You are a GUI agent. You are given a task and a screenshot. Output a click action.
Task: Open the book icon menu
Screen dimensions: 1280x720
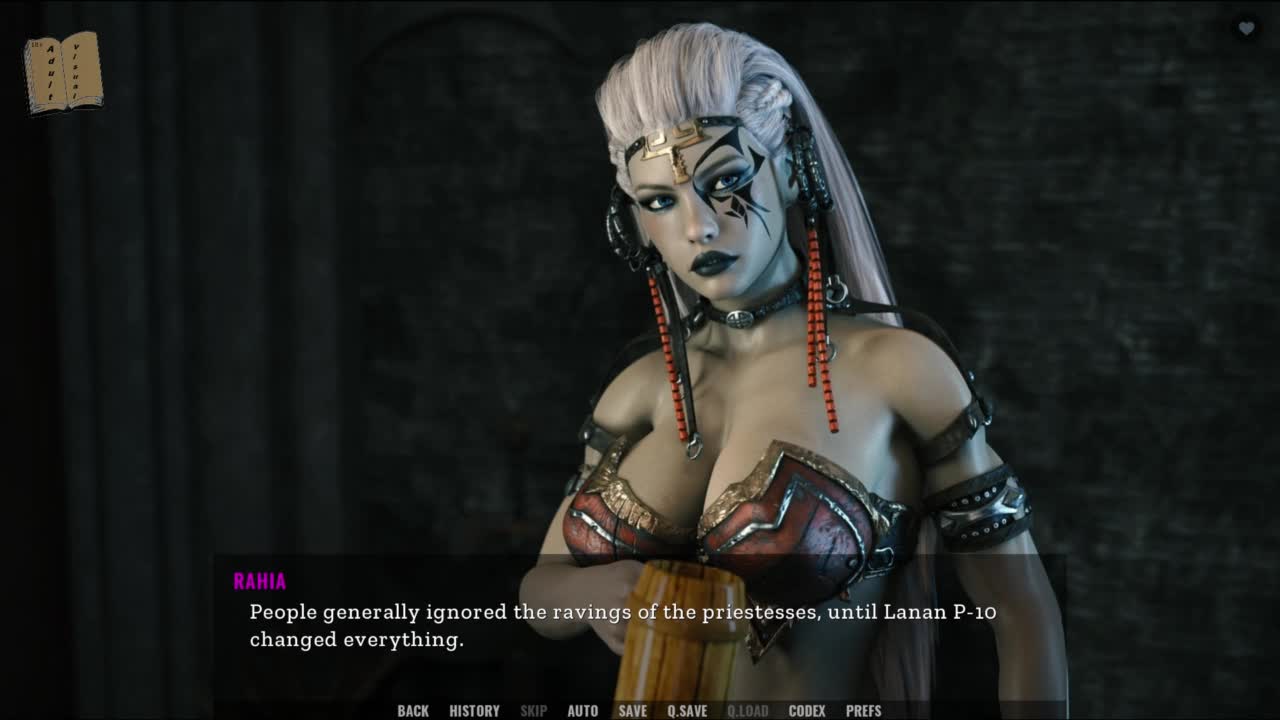[62, 72]
